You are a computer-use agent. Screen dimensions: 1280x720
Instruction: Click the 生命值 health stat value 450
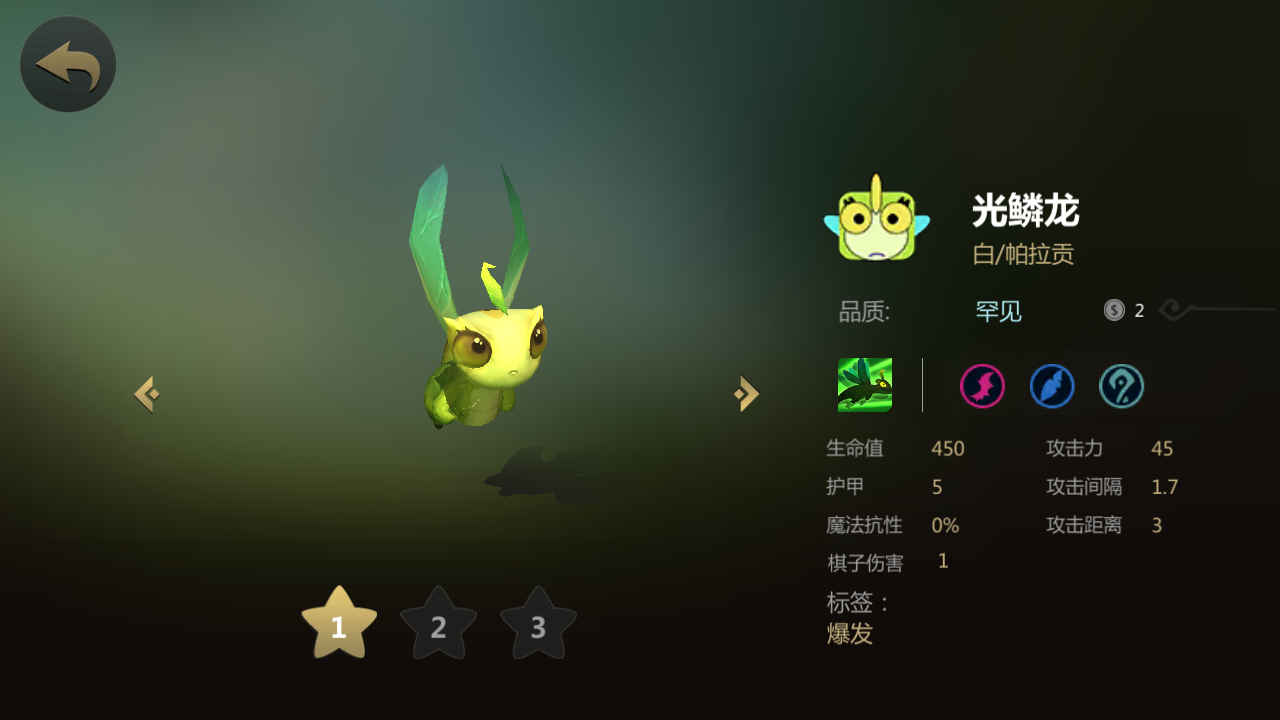click(x=947, y=449)
